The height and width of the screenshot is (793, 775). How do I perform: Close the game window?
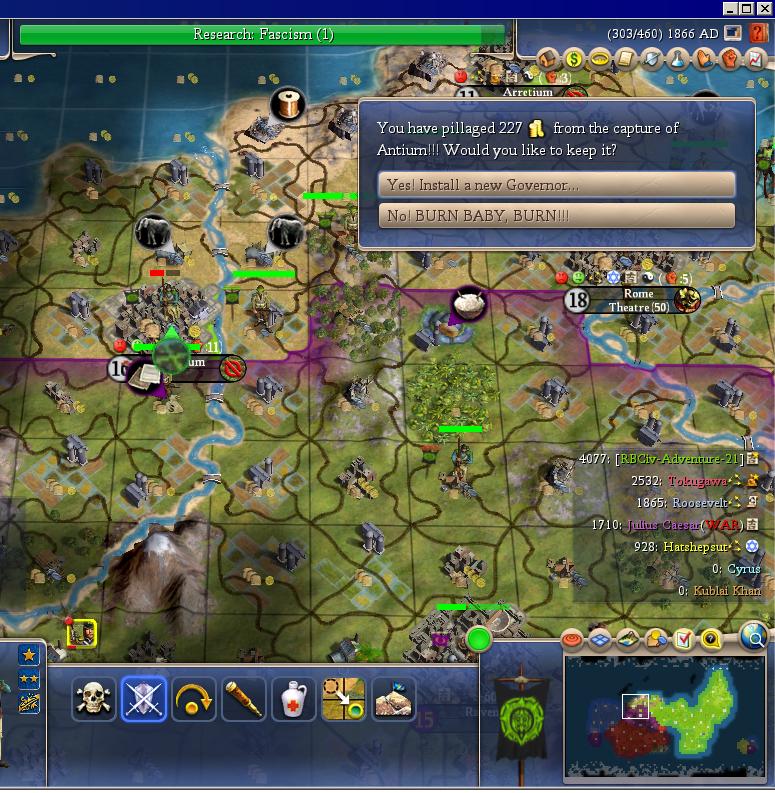[765, 8]
